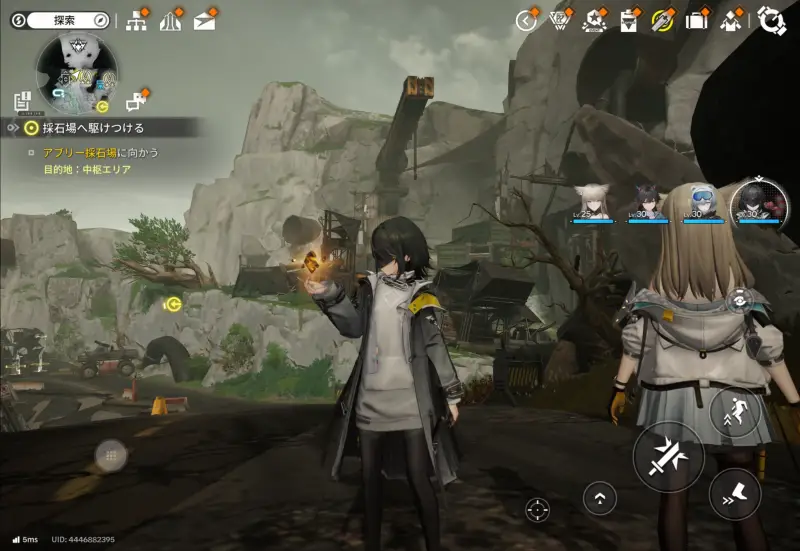
Task: Tap the crosshair lock-on button
Action: [x=538, y=509]
